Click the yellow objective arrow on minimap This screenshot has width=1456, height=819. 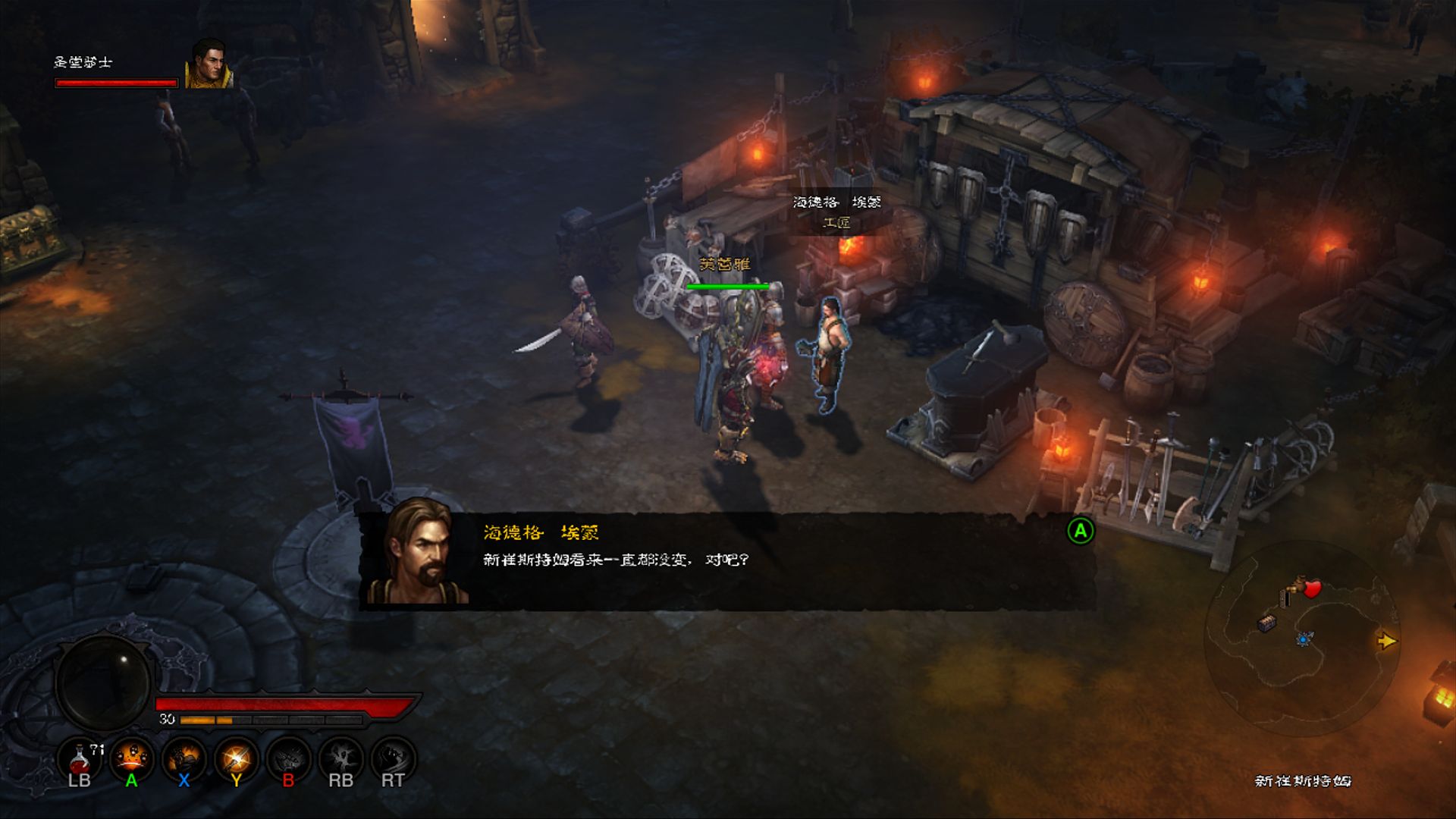(1386, 642)
